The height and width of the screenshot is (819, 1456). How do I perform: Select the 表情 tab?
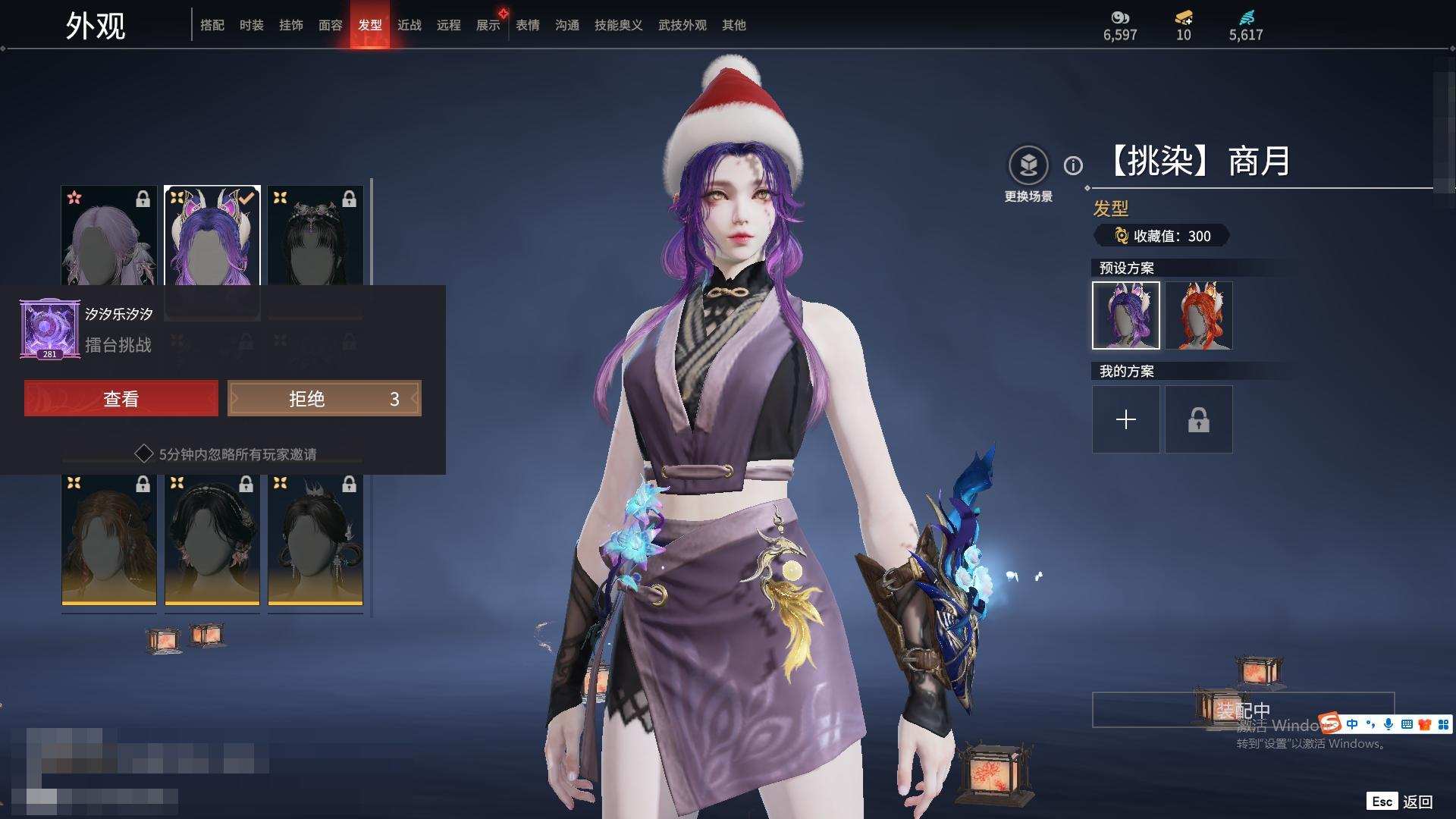[528, 25]
